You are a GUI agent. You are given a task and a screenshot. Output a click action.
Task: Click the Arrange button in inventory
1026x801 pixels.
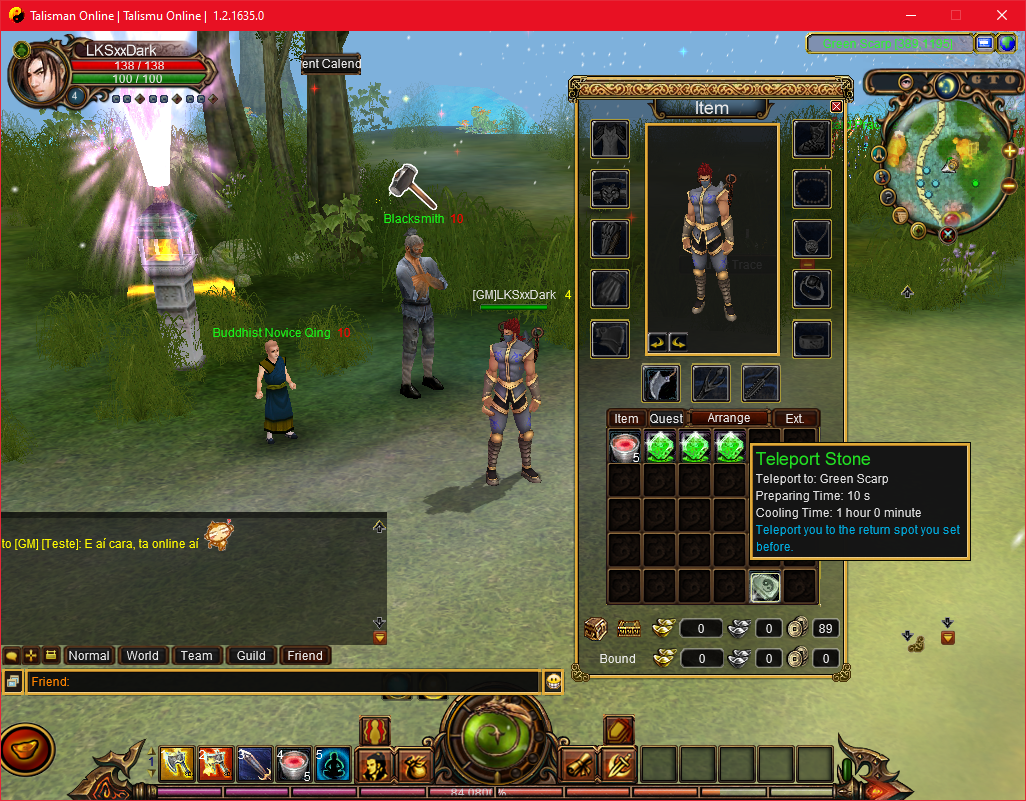729,418
